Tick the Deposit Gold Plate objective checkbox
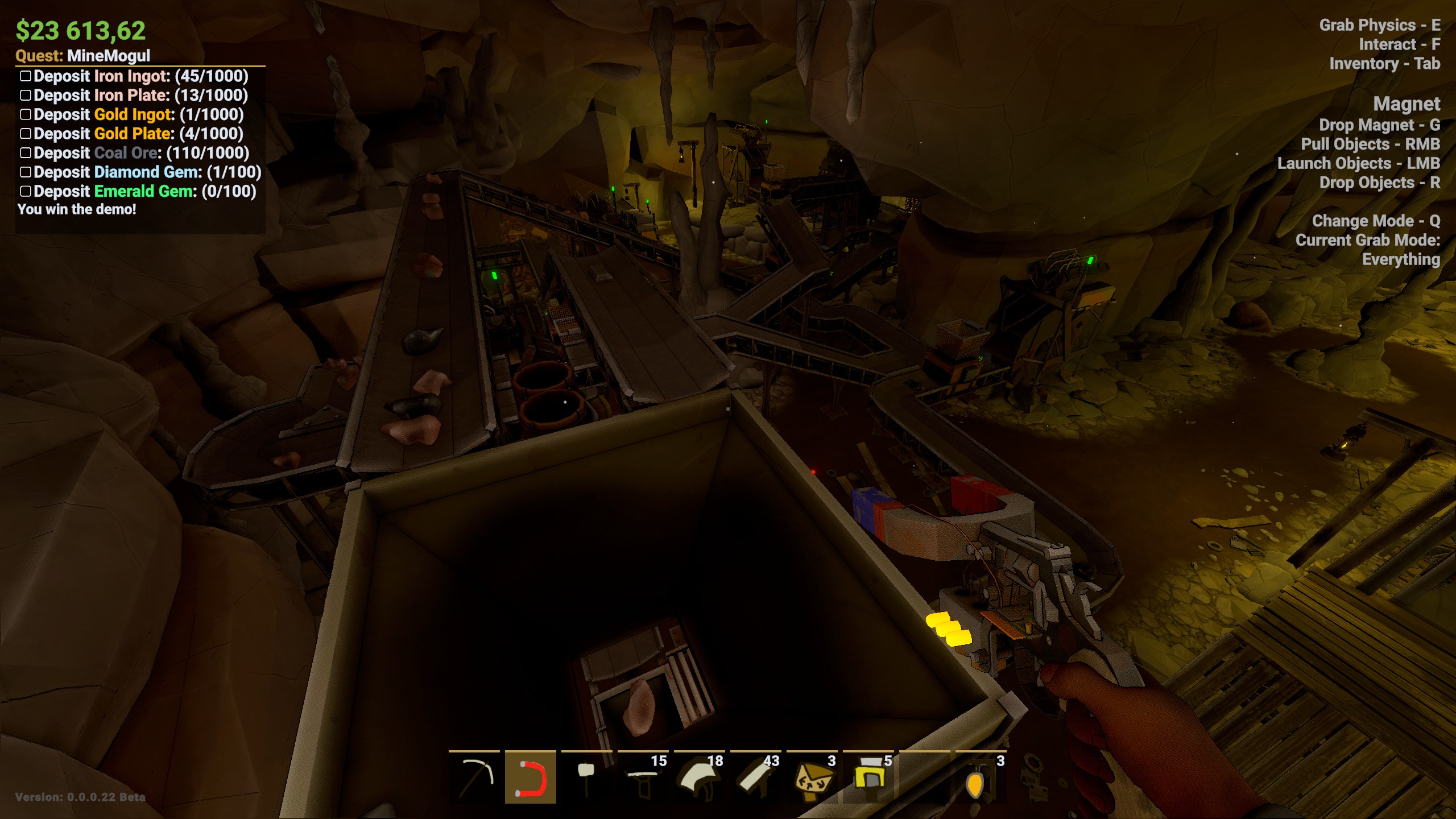Viewport: 1456px width, 819px height. [26, 134]
